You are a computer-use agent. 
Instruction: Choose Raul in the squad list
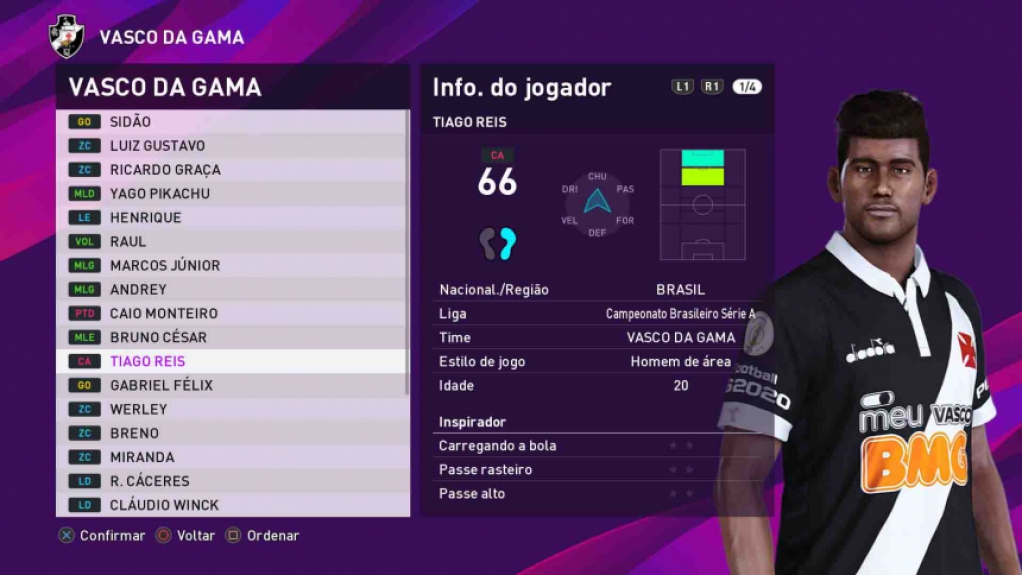(x=232, y=242)
